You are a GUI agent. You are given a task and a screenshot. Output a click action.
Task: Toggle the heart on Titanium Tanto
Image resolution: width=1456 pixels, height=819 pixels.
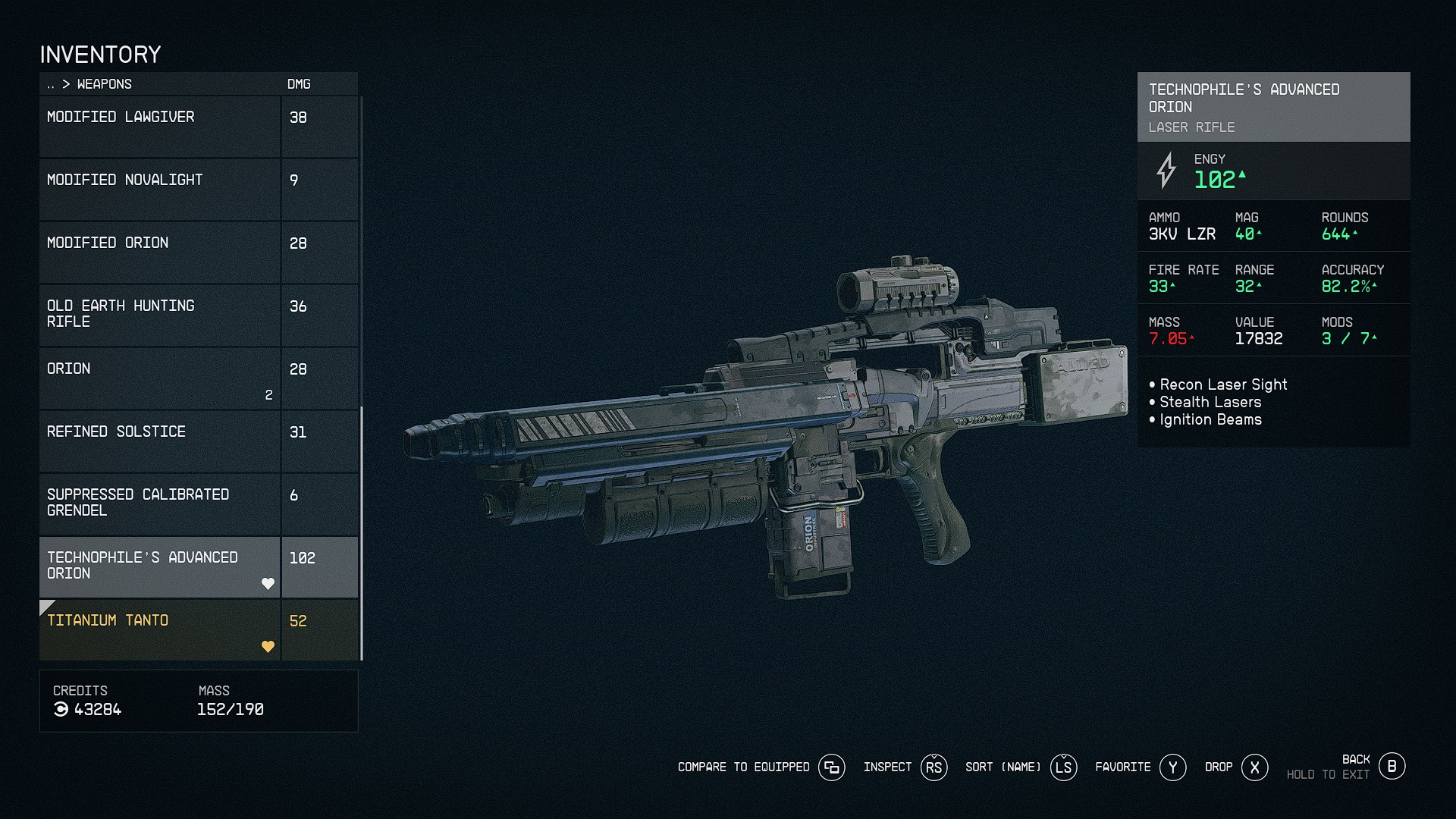click(269, 646)
